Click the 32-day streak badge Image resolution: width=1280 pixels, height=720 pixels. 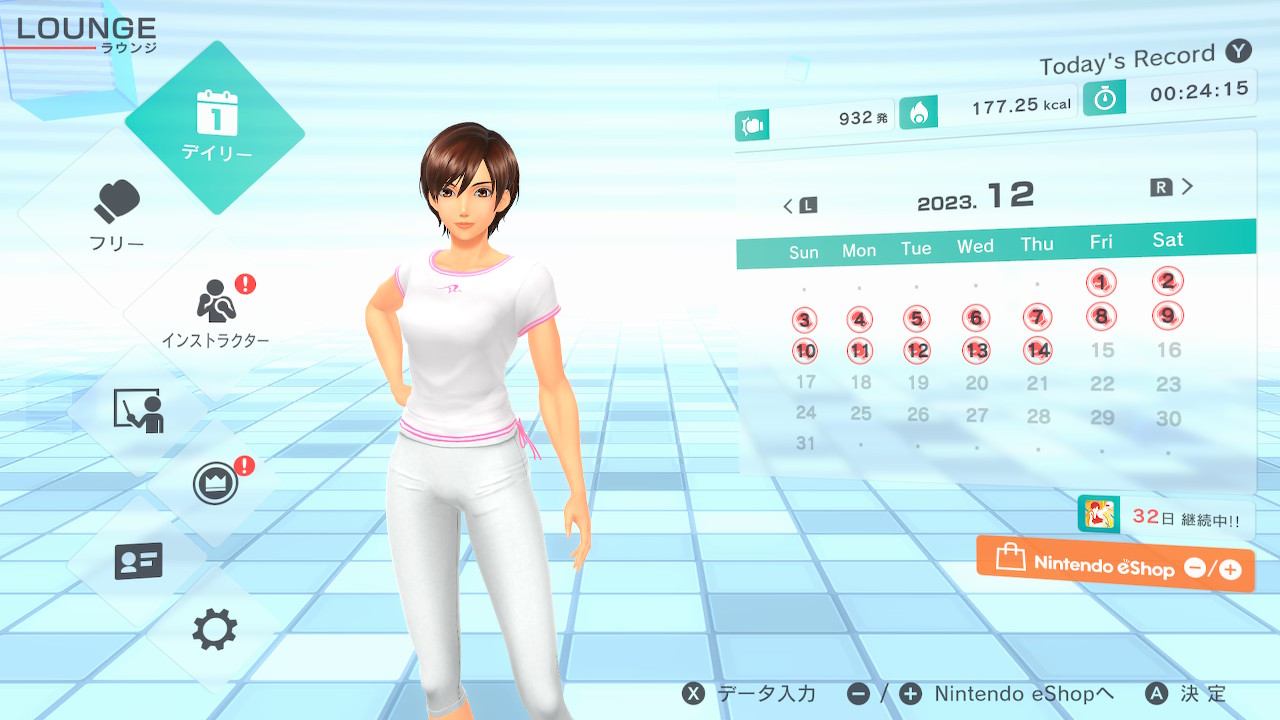(1165, 516)
